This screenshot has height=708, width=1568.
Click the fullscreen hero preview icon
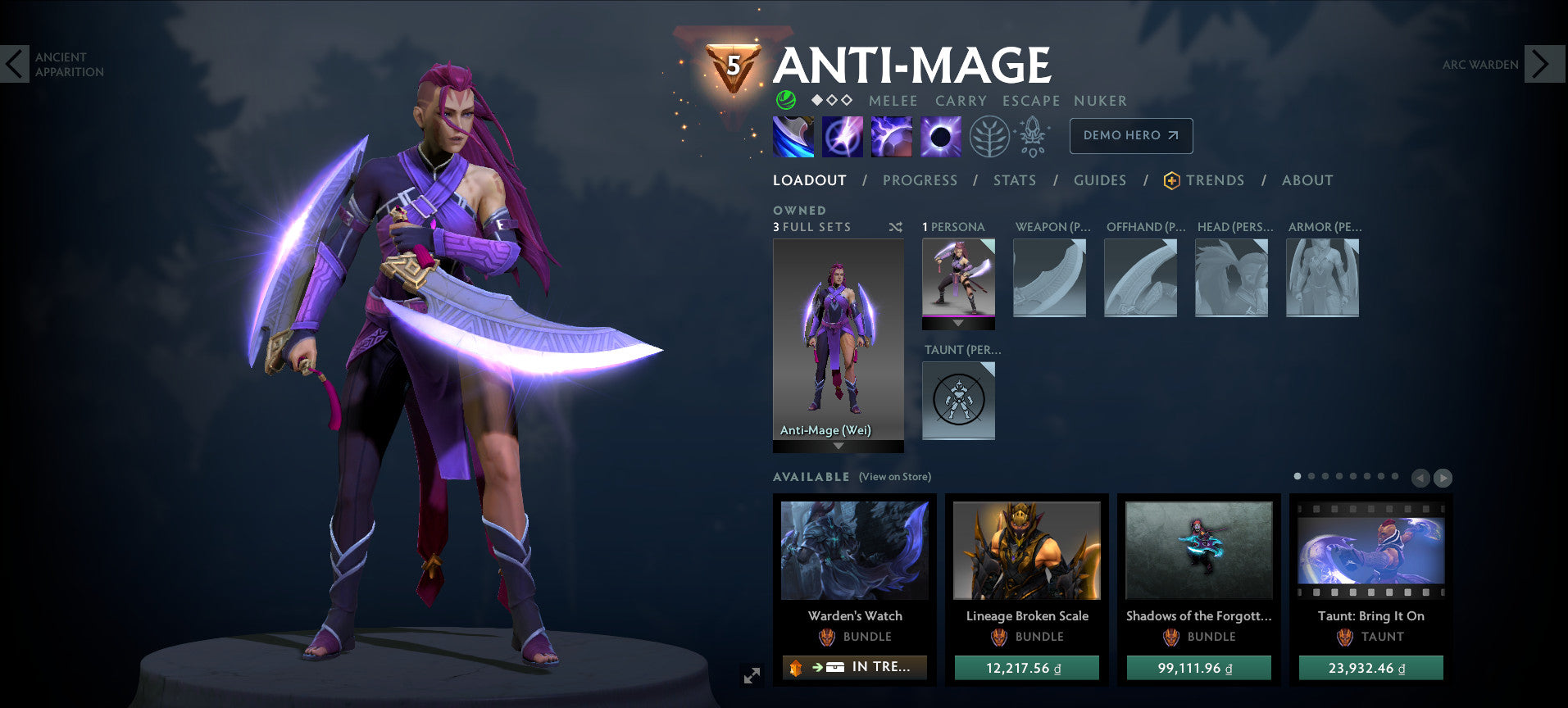751,675
